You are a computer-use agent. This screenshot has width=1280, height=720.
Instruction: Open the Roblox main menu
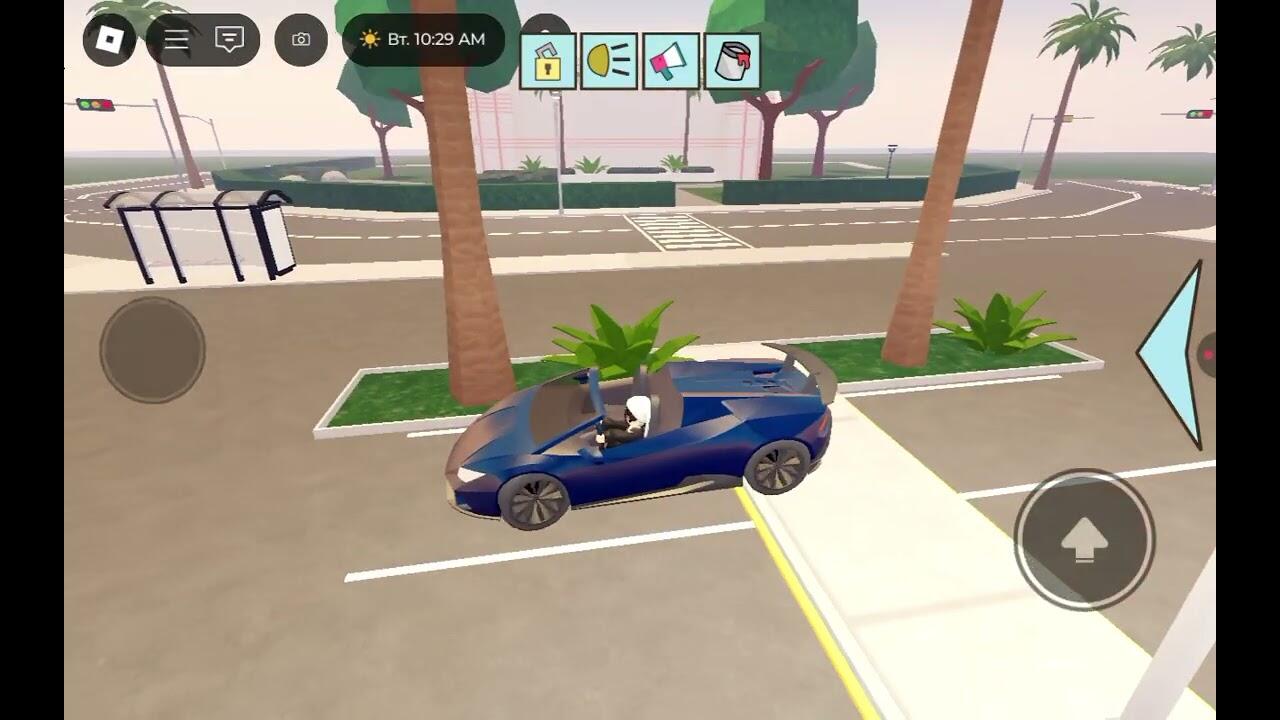tap(109, 40)
